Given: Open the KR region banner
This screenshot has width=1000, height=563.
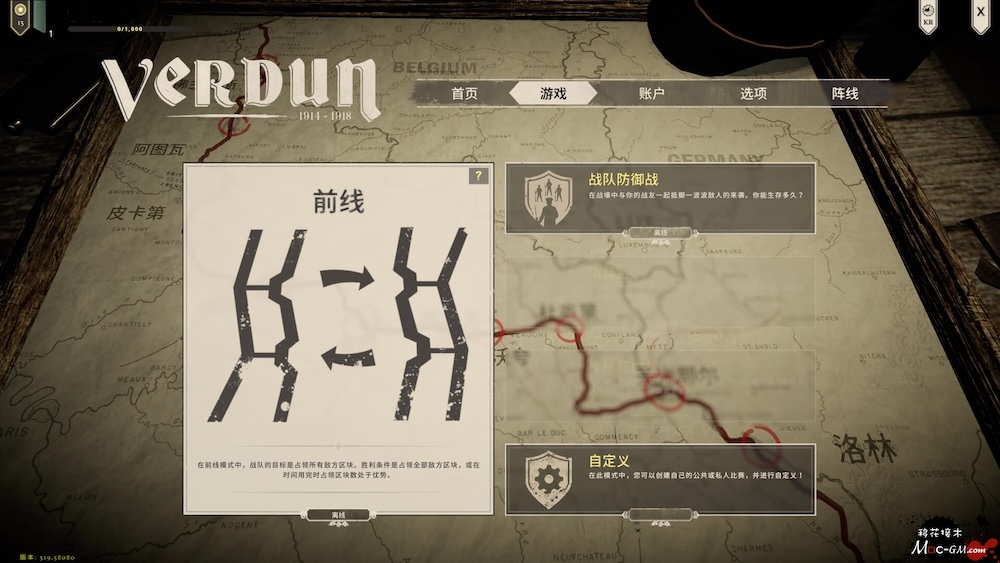Looking at the screenshot, I should 929,17.
